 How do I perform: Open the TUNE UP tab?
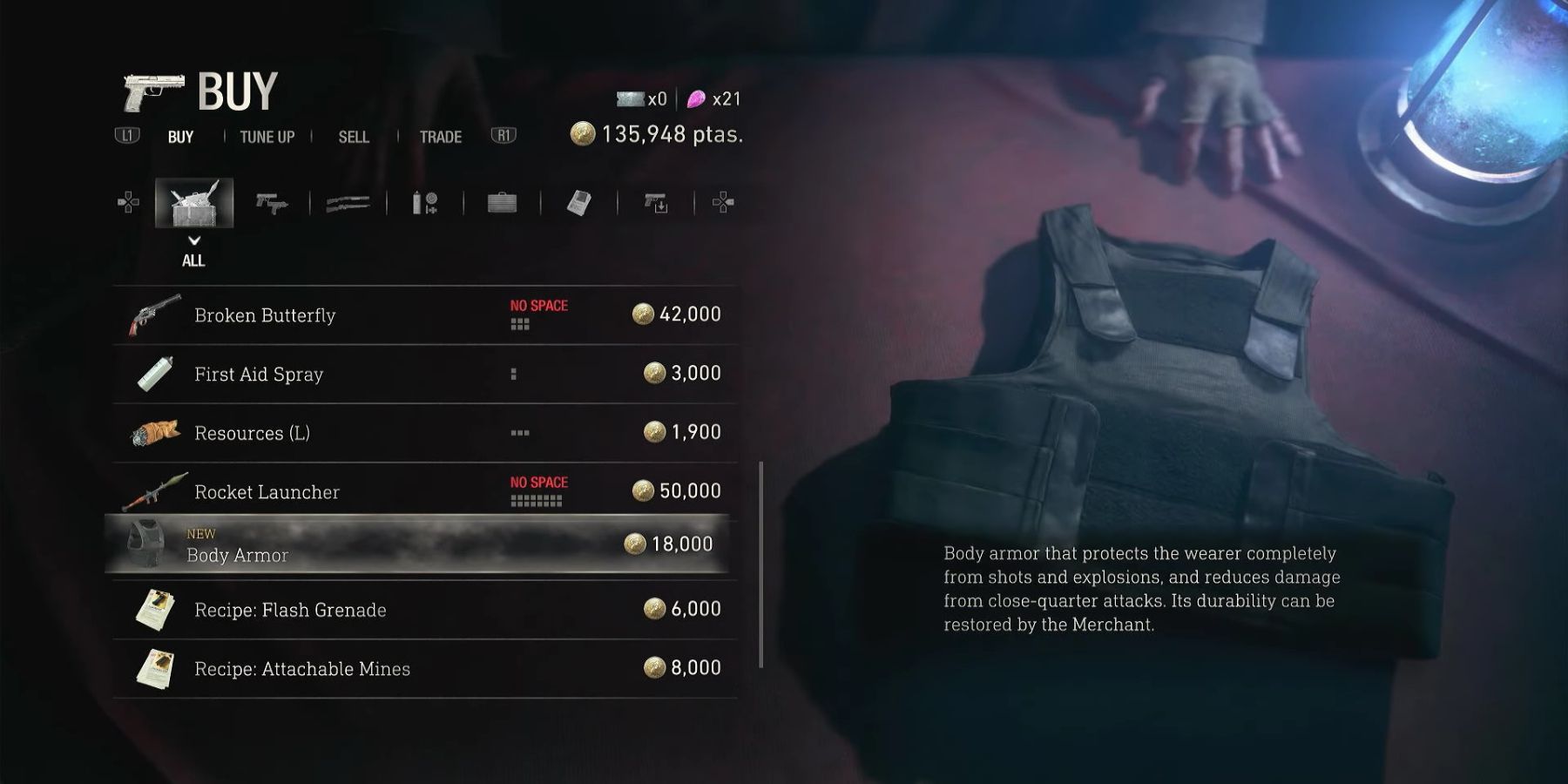(266, 137)
